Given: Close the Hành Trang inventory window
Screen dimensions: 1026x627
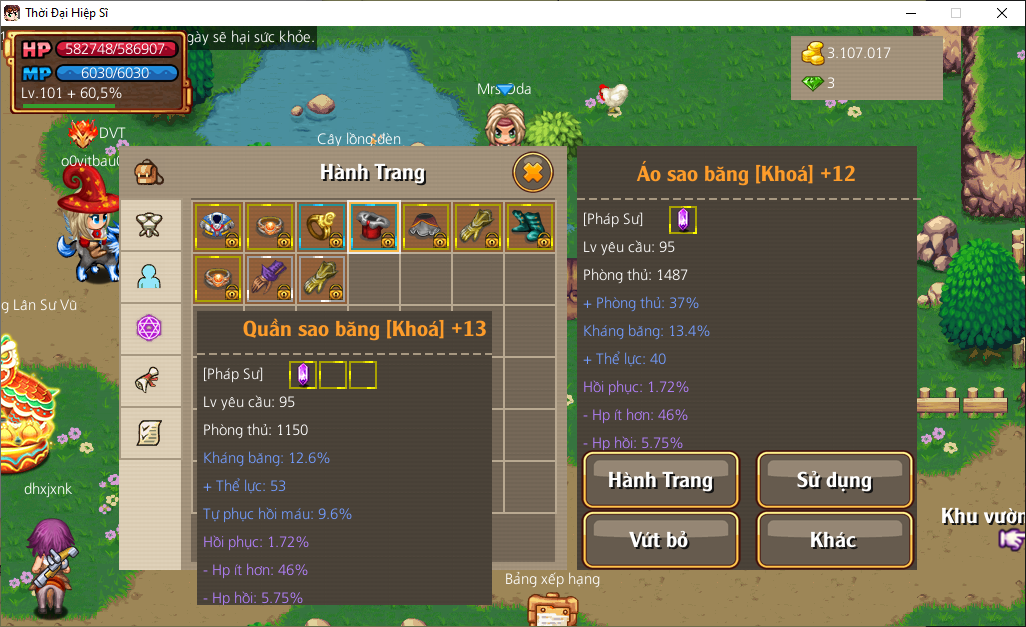Looking at the screenshot, I should 533,173.
